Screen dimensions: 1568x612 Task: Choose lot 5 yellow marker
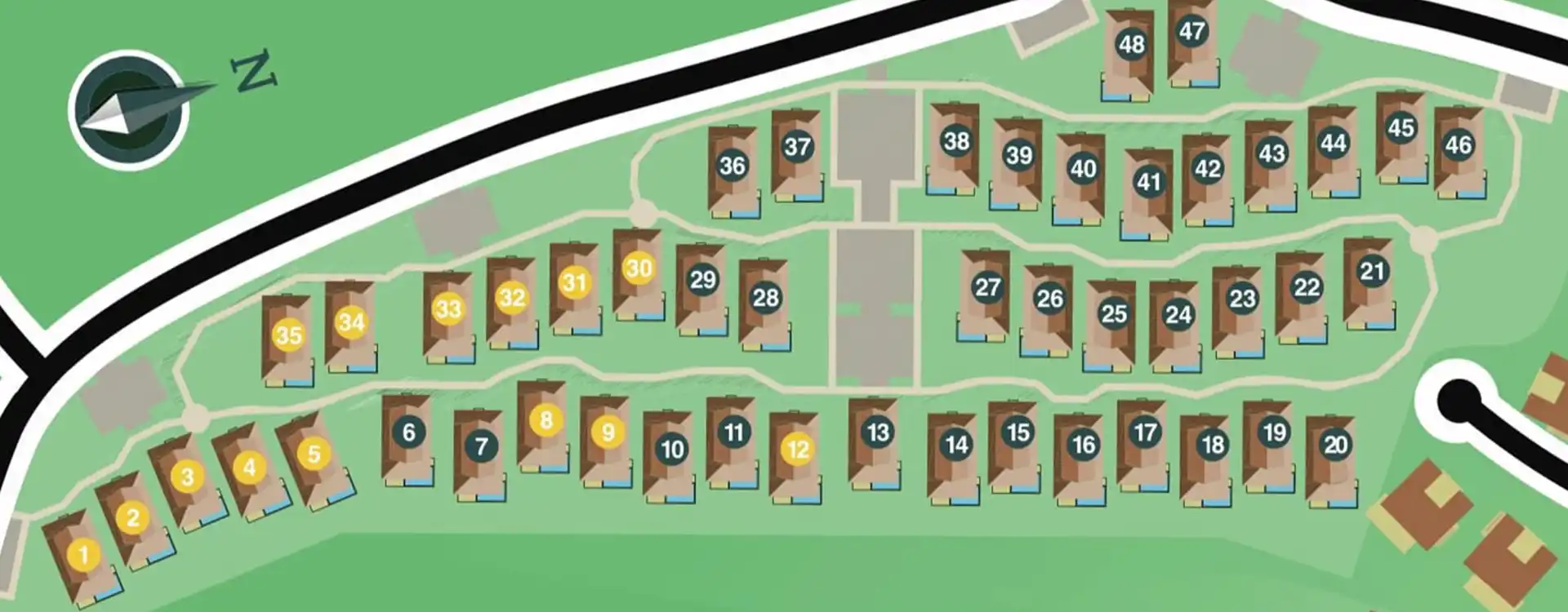[x=314, y=454]
